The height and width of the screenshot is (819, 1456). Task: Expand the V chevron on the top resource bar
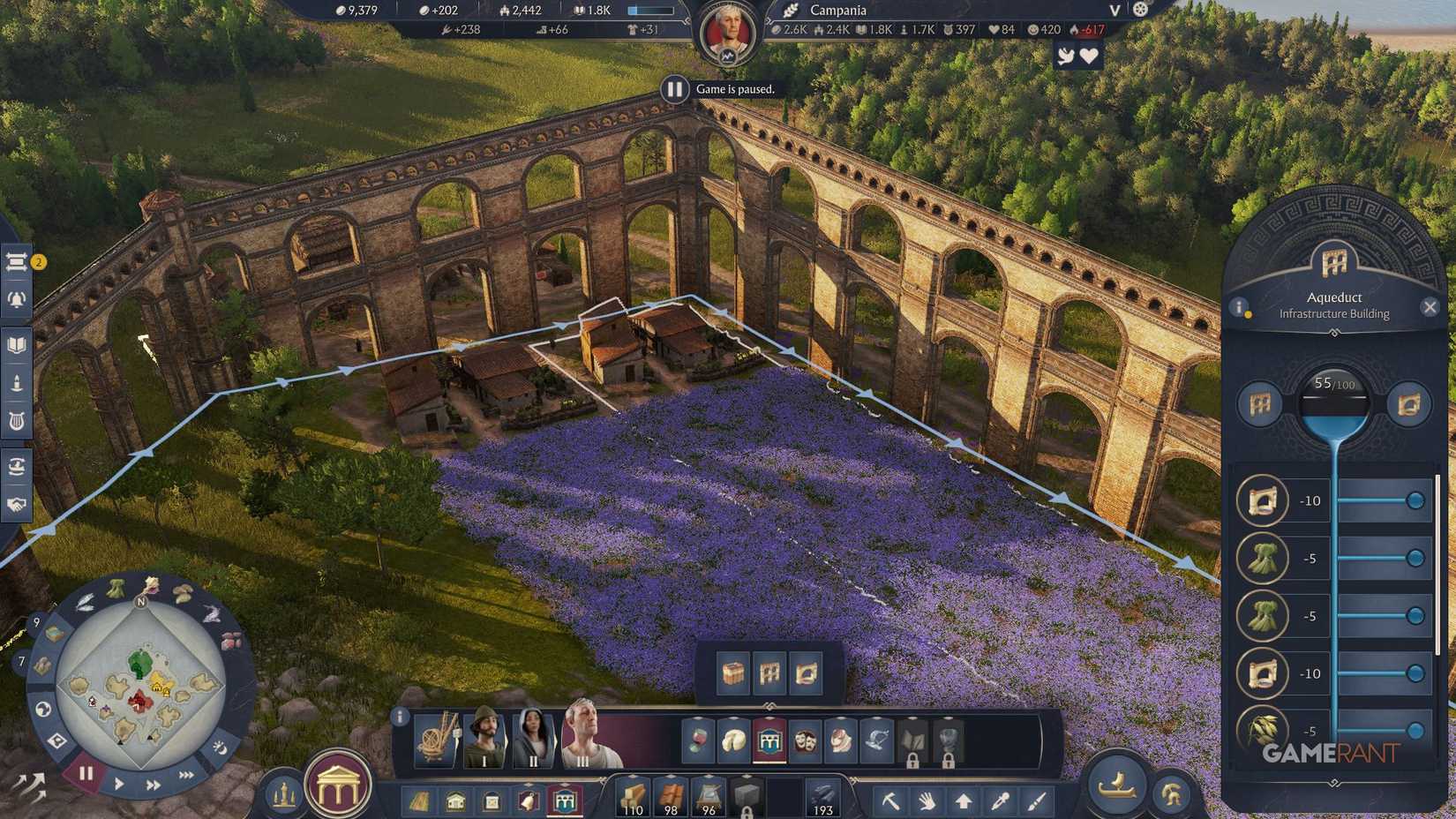click(1114, 11)
